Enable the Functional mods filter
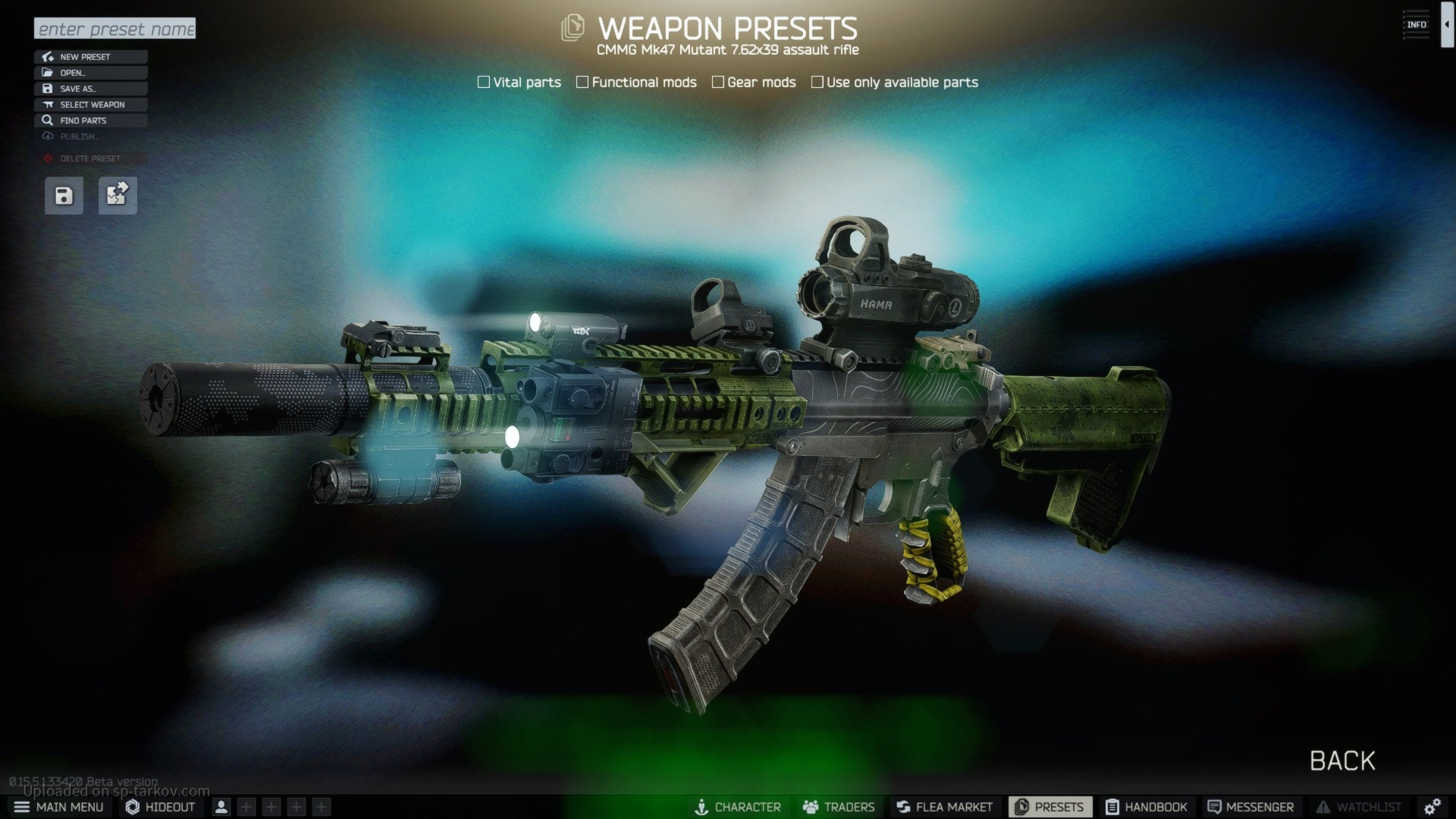The height and width of the screenshot is (819, 1456). tap(582, 82)
